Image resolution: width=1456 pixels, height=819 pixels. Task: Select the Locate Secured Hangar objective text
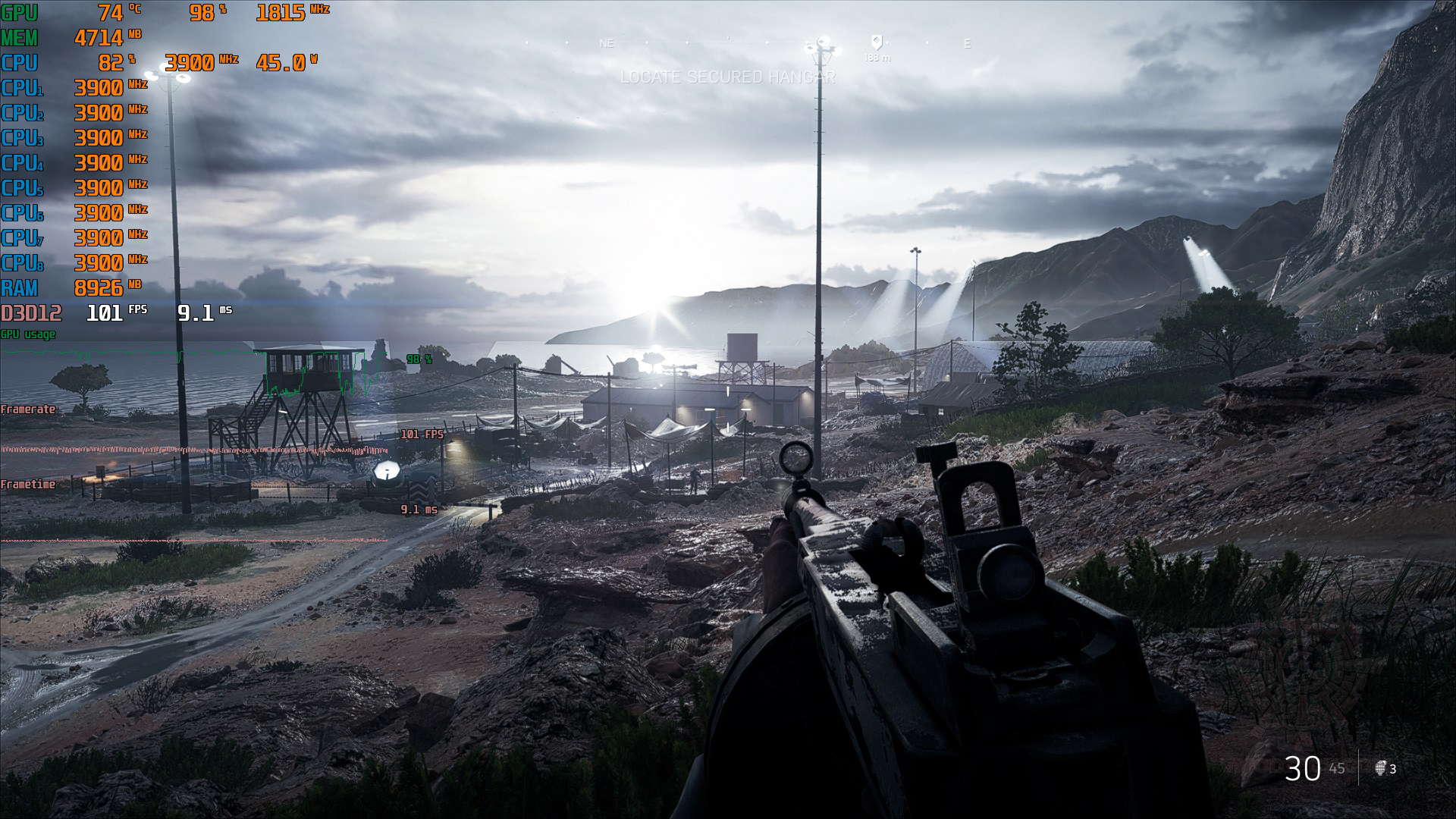click(727, 77)
